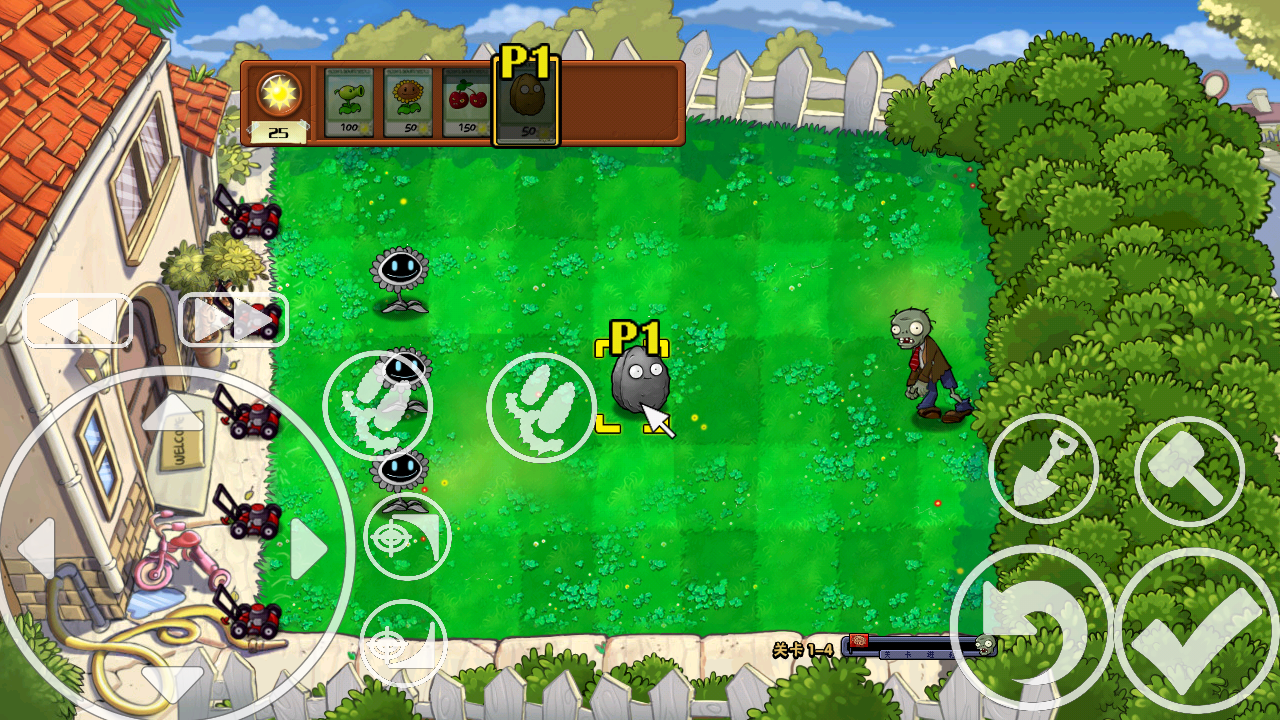Image resolution: width=1280 pixels, height=720 pixels.
Task: Toggle the middle plant swipe gesture circle
Action: point(540,406)
